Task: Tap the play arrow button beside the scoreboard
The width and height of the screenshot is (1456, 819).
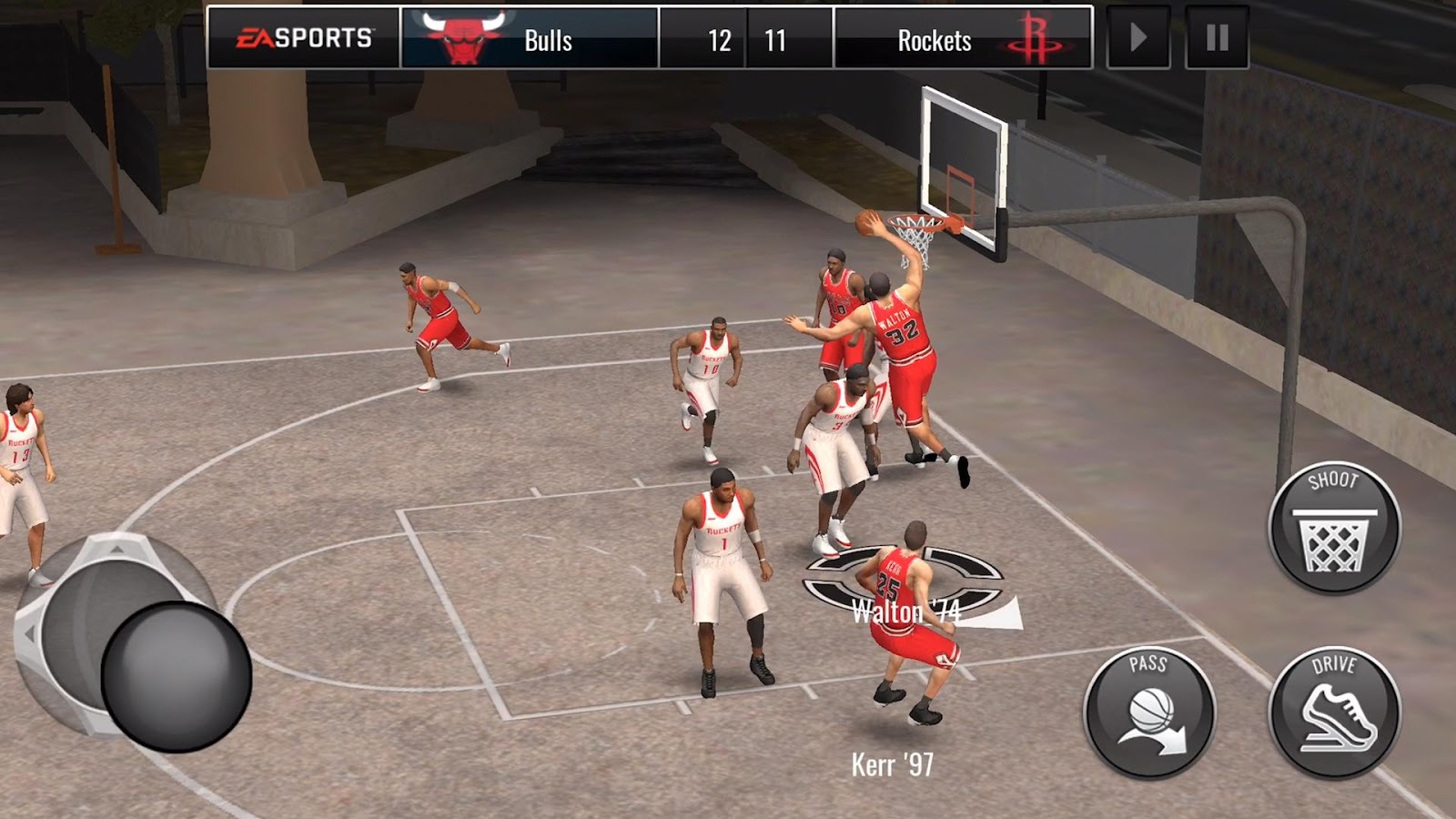Action: tap(1137, 36)
